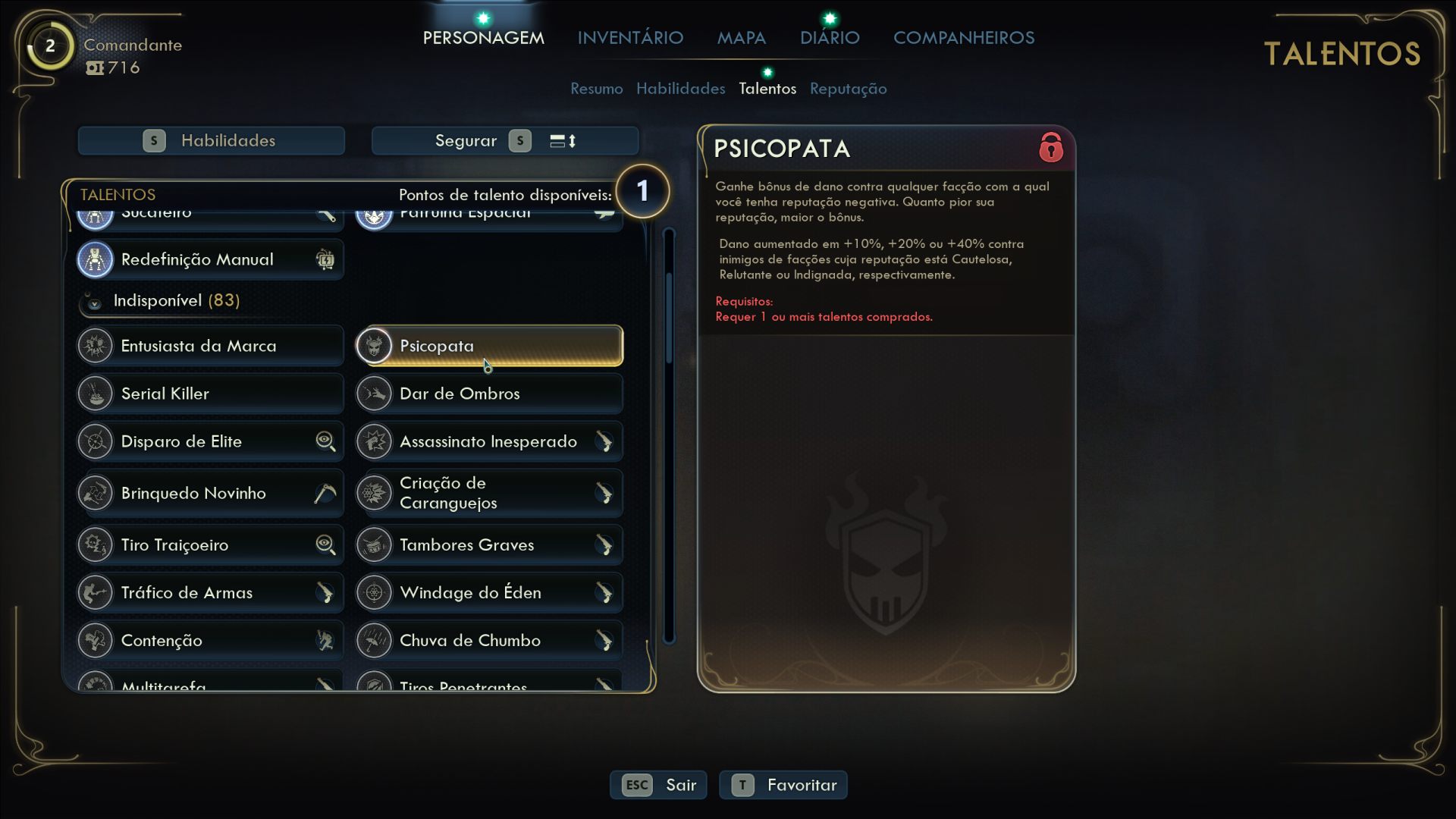The image size is (1456, 819).
Task: Select the Dar de Ombros talent
Action: (489, 394)
